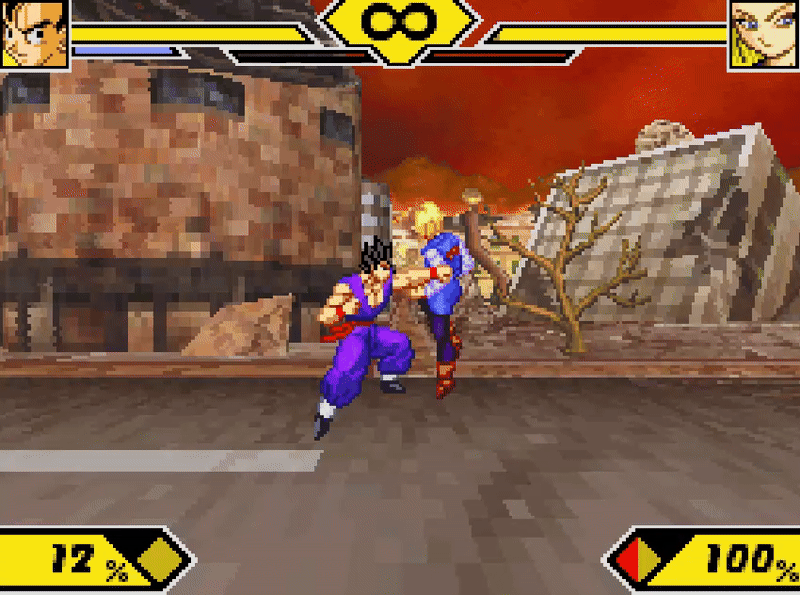Select the blonde opponent's portrait
This screenshot has height=595, width=800.
pyautogui.click(x=763, y=33)
